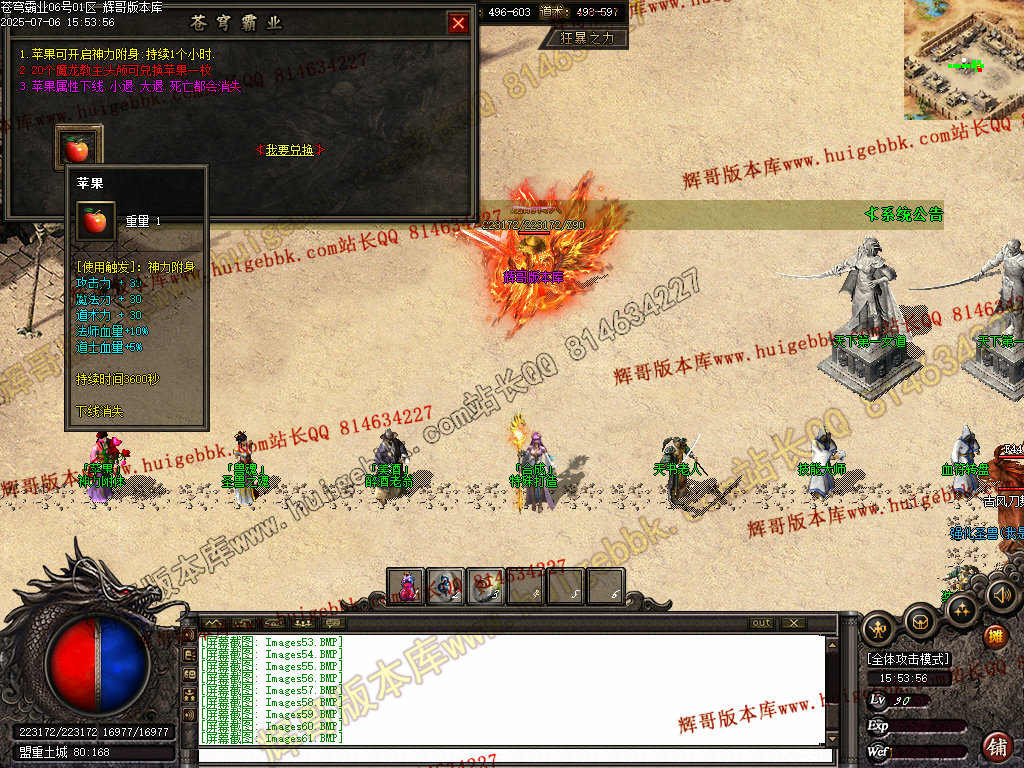Open the round character figure button
Screen dimensions: 1024x768
(880, 628)
